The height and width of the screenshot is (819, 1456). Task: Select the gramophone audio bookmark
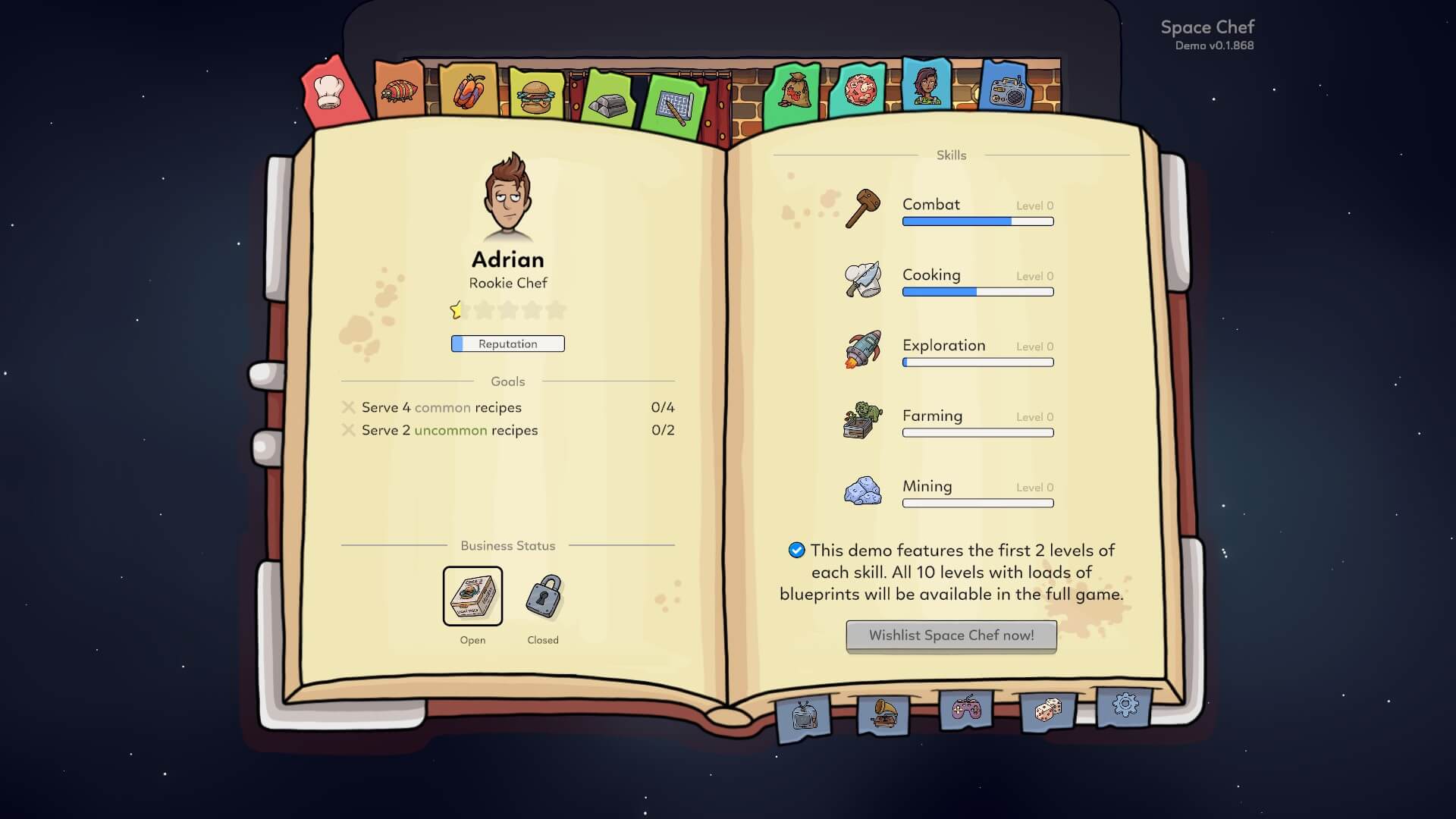(x=883, y=714)
